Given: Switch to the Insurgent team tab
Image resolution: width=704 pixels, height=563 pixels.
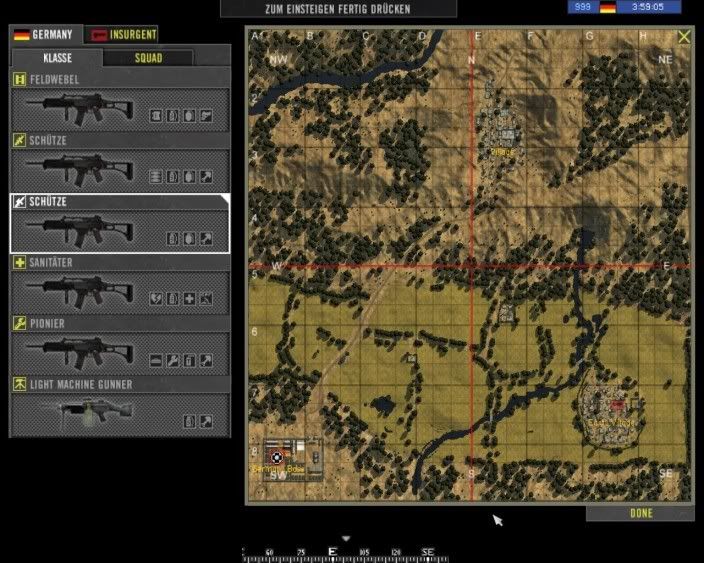Looking at the screenshot, I should 122,35.
